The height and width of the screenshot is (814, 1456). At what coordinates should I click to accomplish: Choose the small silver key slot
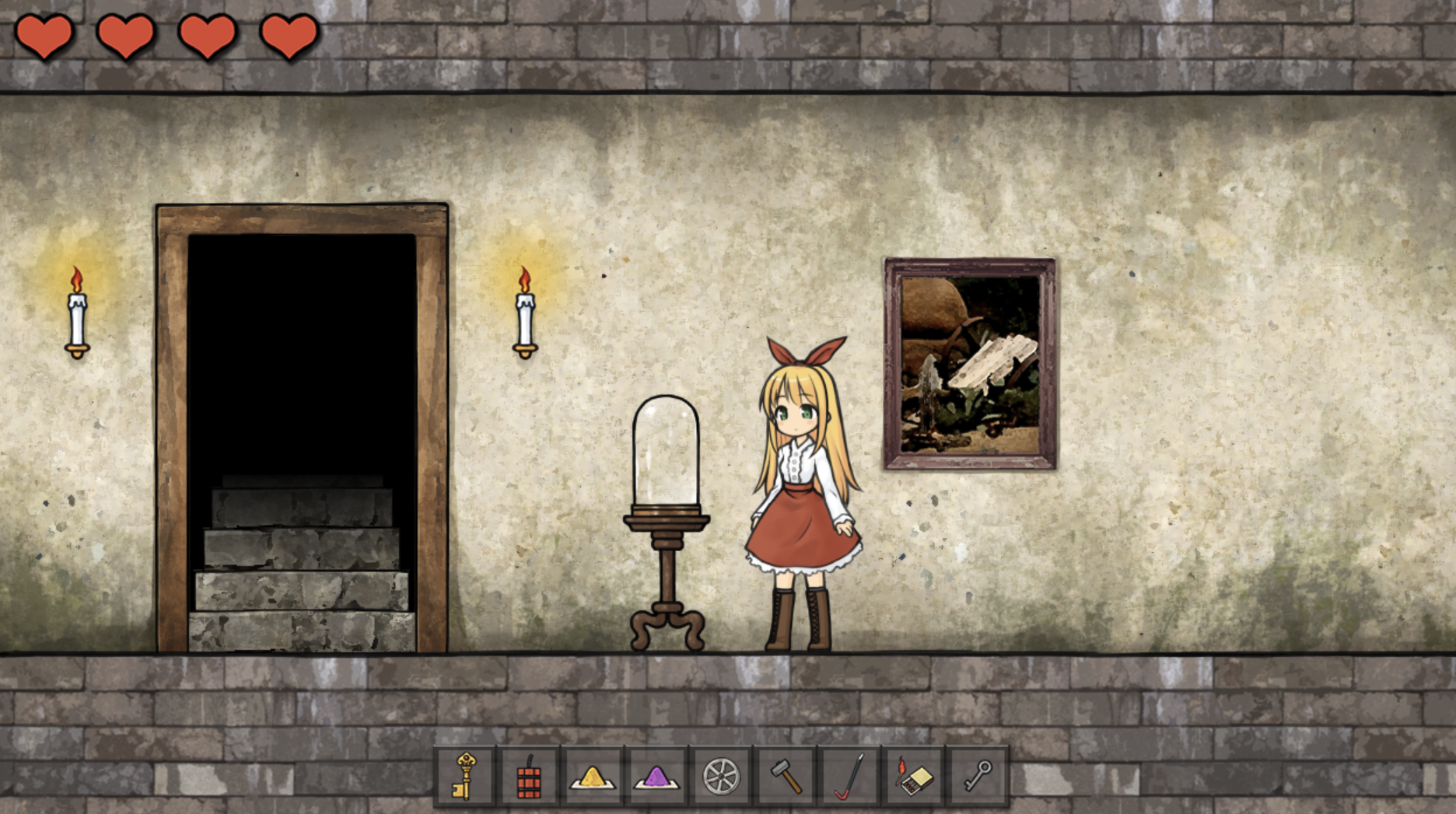coord(978,776)
